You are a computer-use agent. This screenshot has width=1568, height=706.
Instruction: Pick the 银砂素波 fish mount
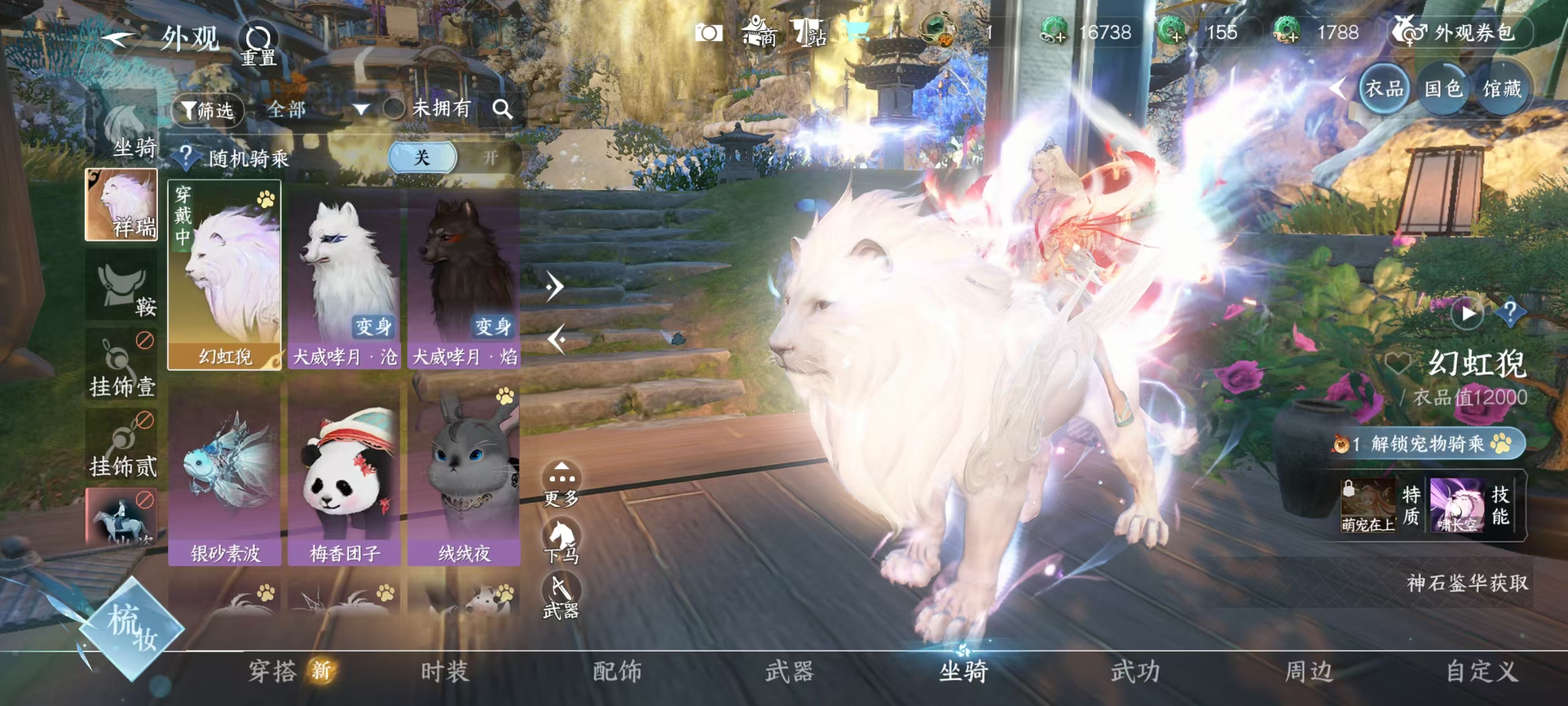[225, 475]
